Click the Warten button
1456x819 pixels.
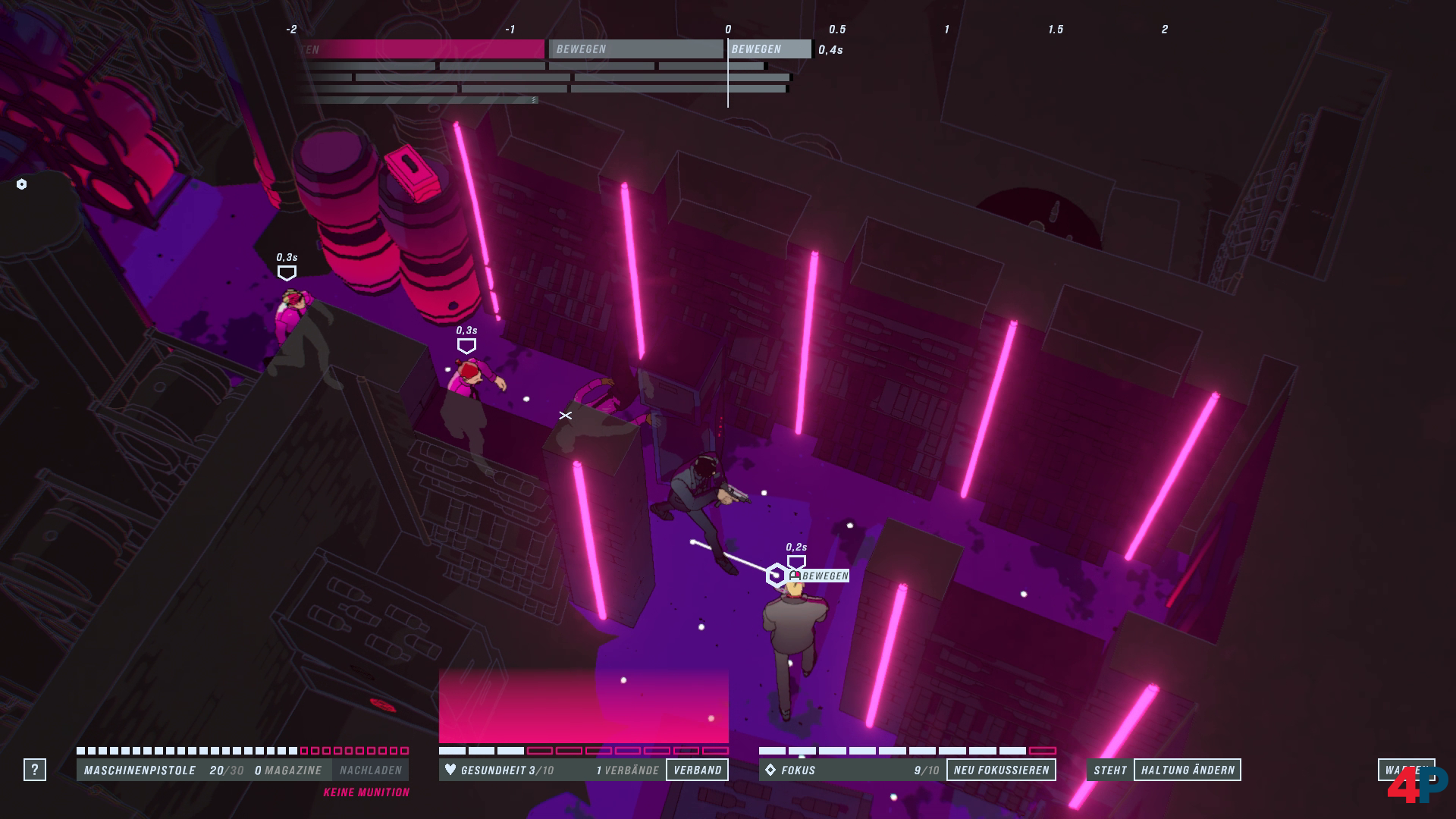[1404, 769]
